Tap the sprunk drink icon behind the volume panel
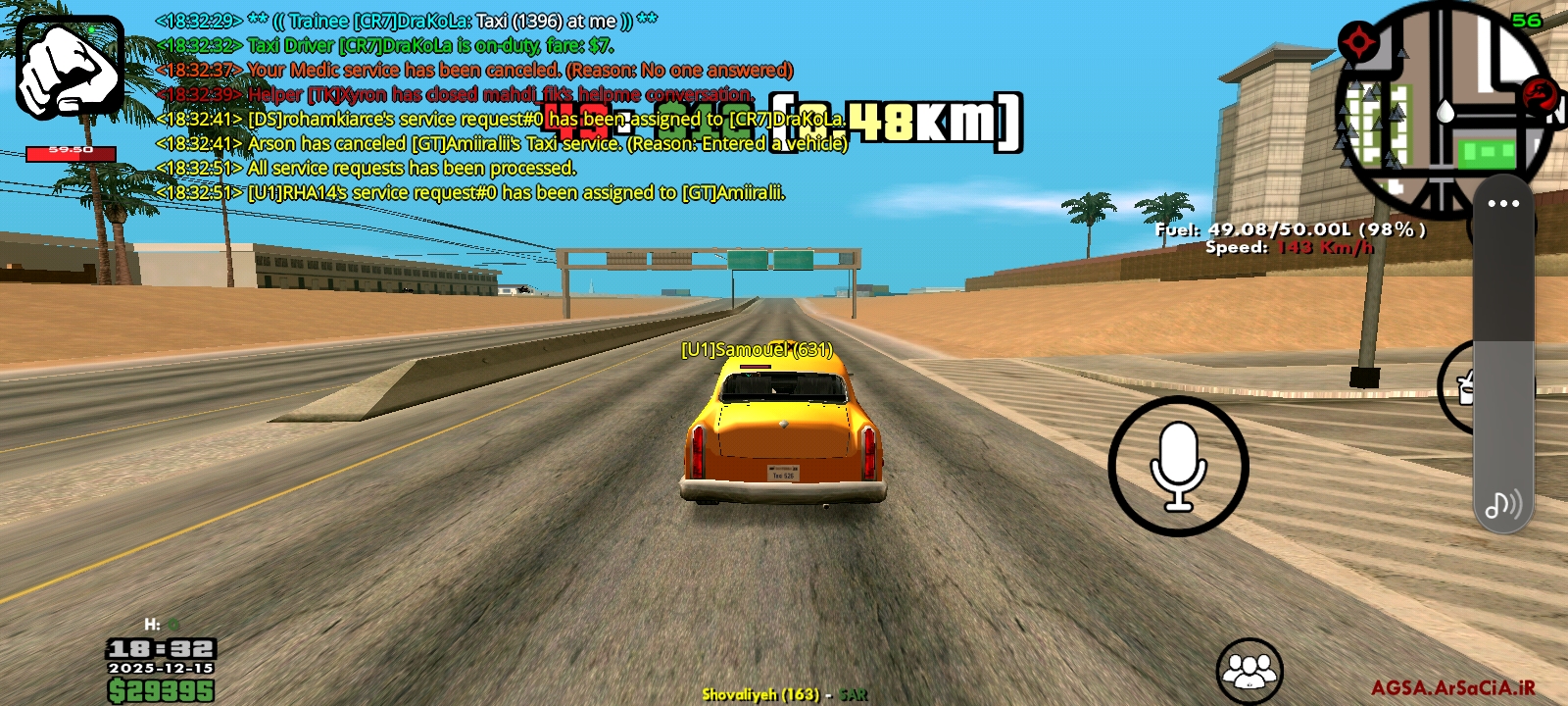 (1465, 390)
